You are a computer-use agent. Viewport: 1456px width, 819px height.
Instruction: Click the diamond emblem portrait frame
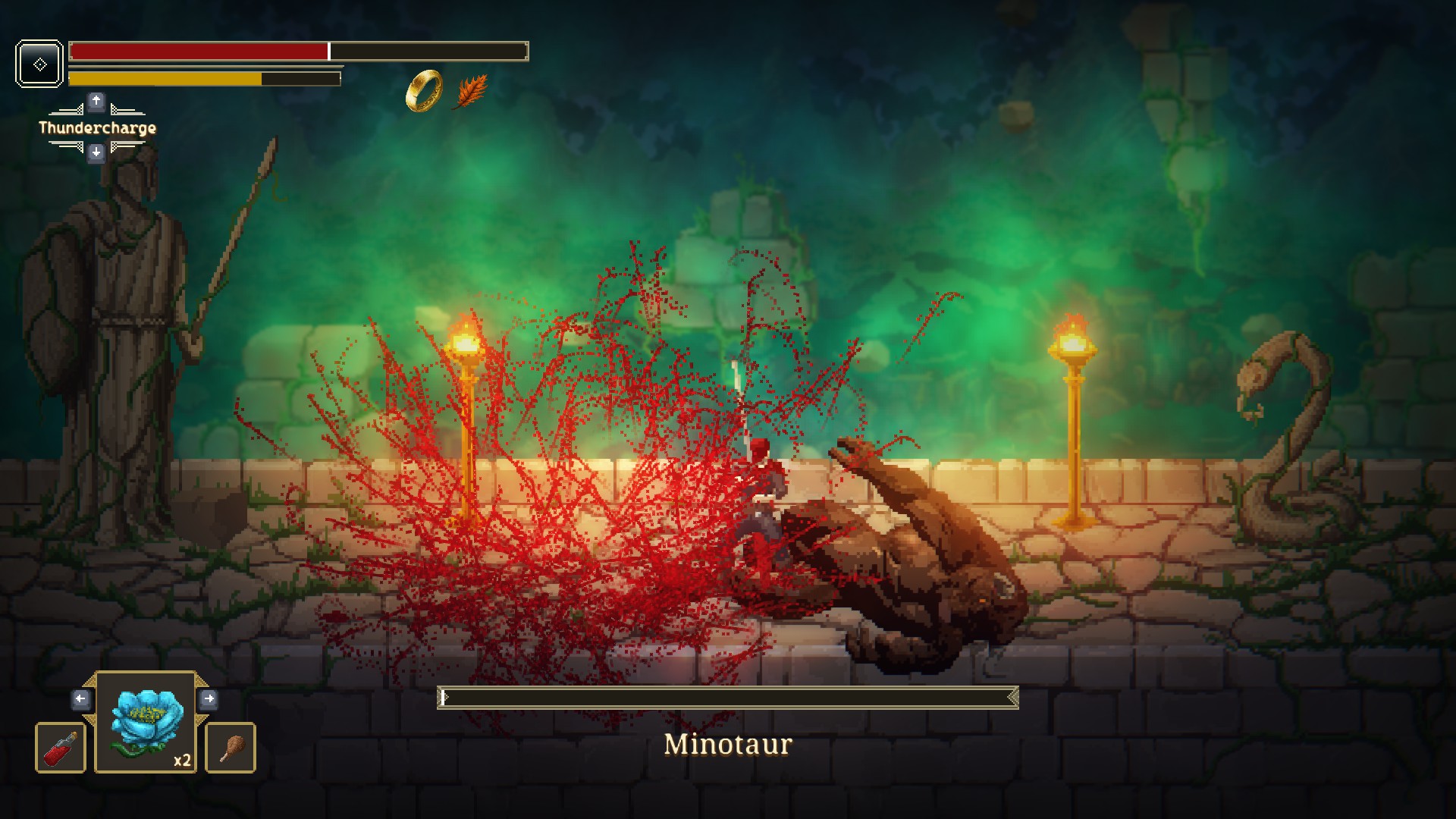pyautogui.click(x=39, y=64)
